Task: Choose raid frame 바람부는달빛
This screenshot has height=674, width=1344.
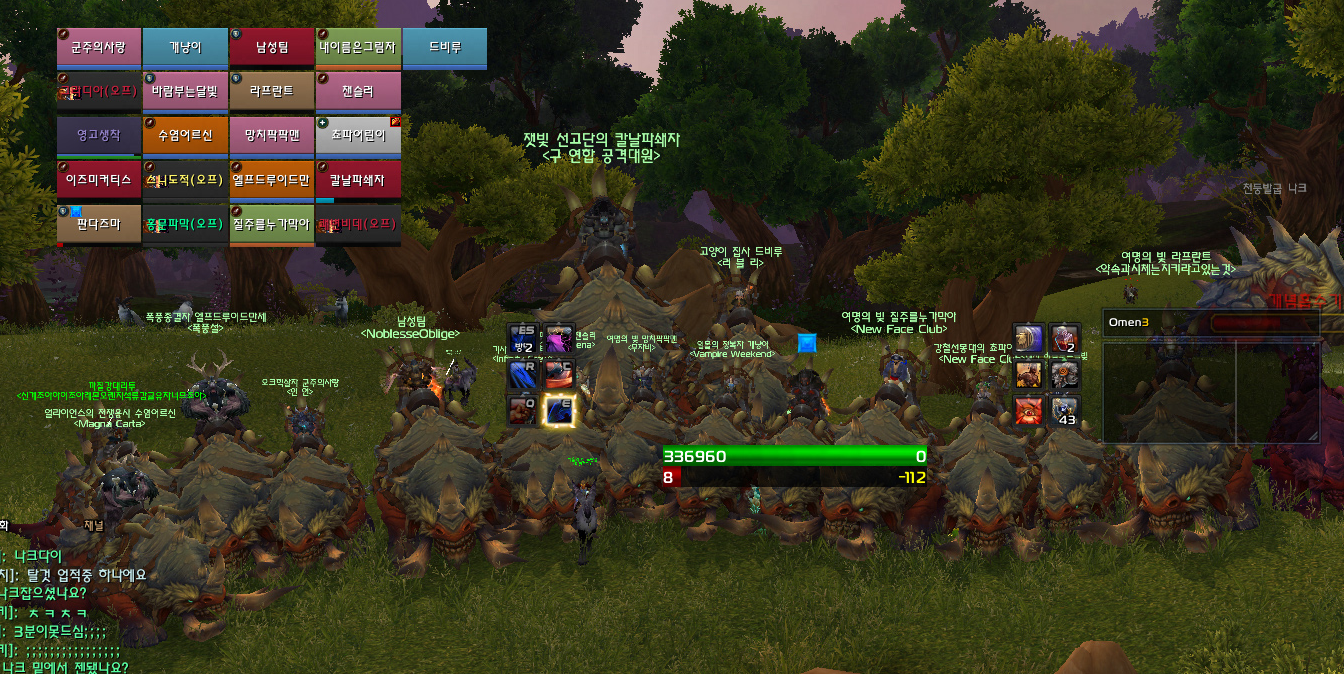Action: pyautogui.click(x=185, y=91)
